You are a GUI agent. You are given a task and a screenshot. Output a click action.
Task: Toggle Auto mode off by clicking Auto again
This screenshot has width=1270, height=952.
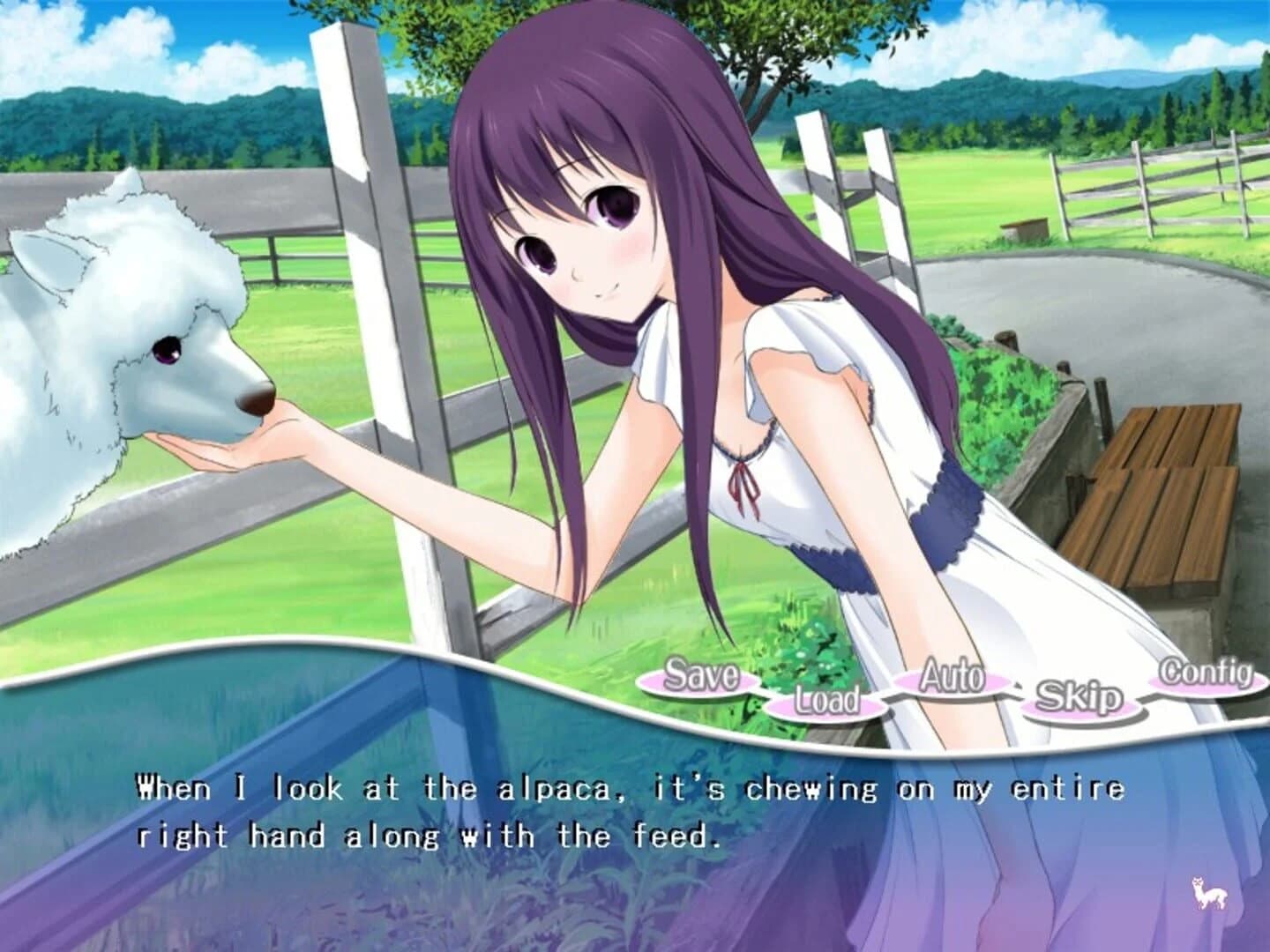point(951,679)
